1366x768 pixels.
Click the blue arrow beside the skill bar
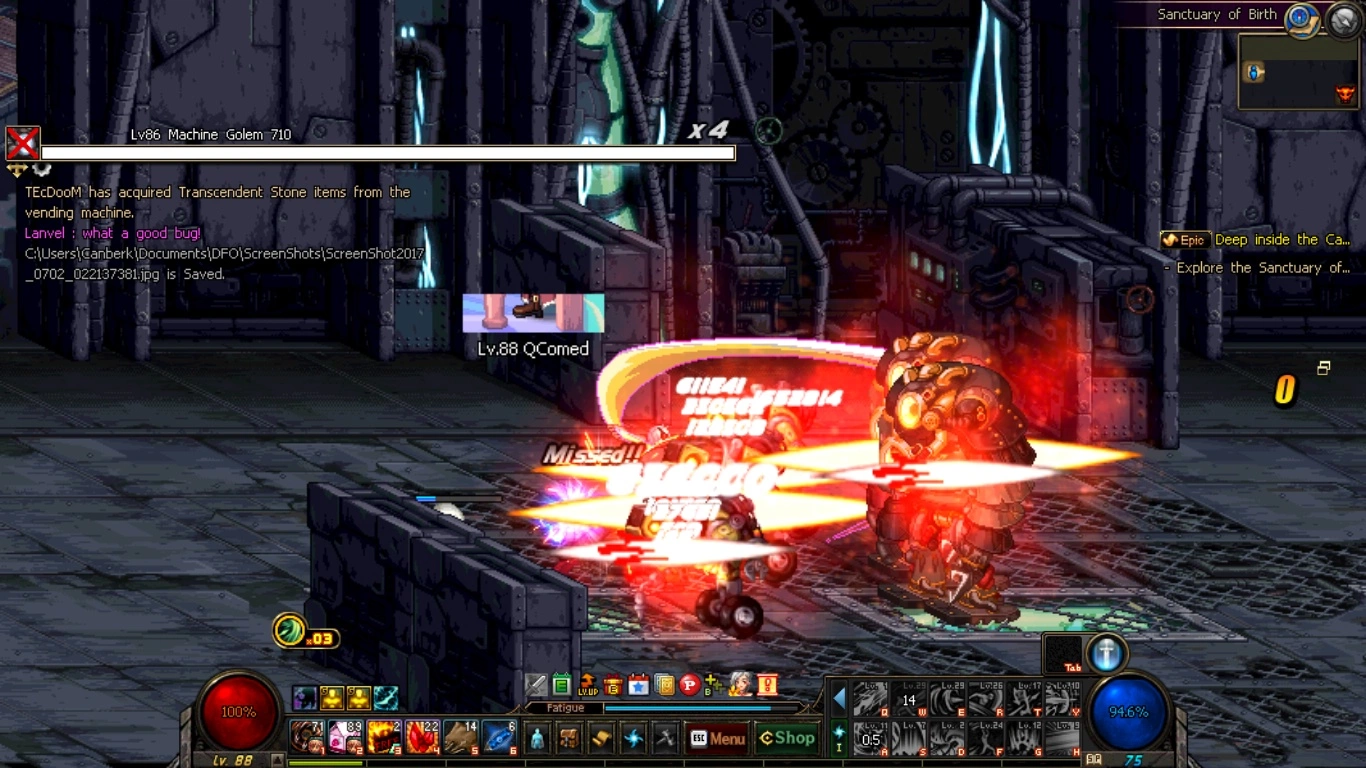click(839, 698)
